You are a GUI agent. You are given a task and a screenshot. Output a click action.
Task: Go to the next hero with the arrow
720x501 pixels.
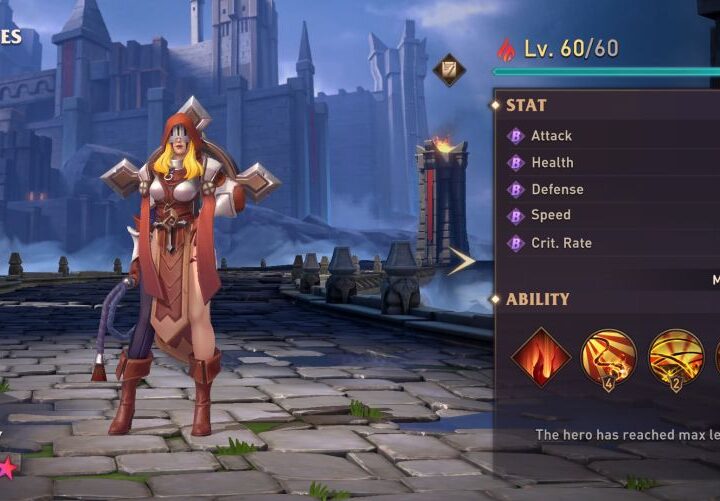pos(460,262)
